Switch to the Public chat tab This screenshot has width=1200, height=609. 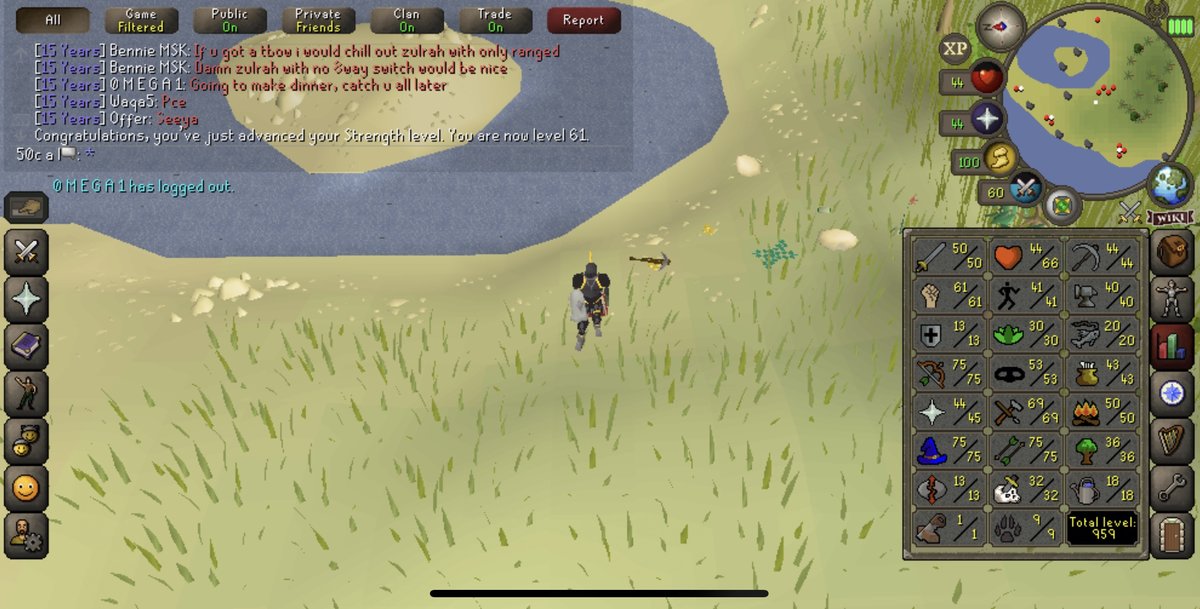[x=229, y=20]
